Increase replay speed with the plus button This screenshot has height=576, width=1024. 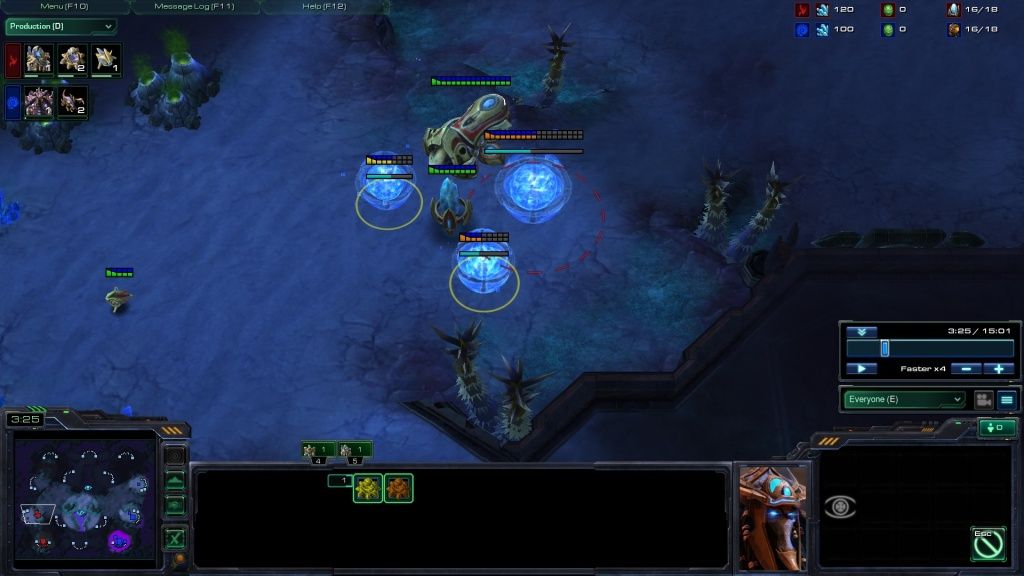[x=999, y=369]
